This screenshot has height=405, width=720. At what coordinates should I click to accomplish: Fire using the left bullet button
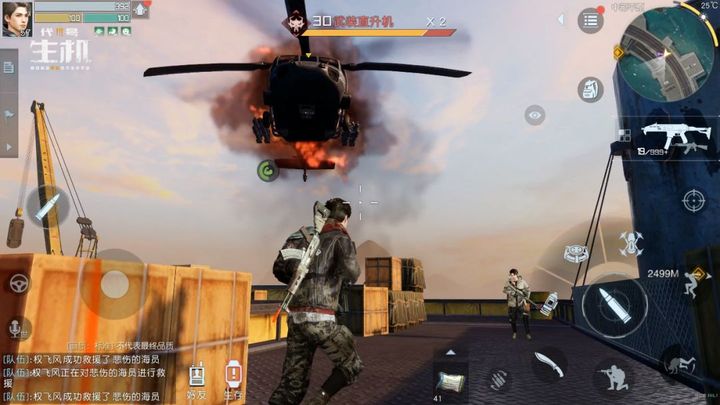[46, 206]
